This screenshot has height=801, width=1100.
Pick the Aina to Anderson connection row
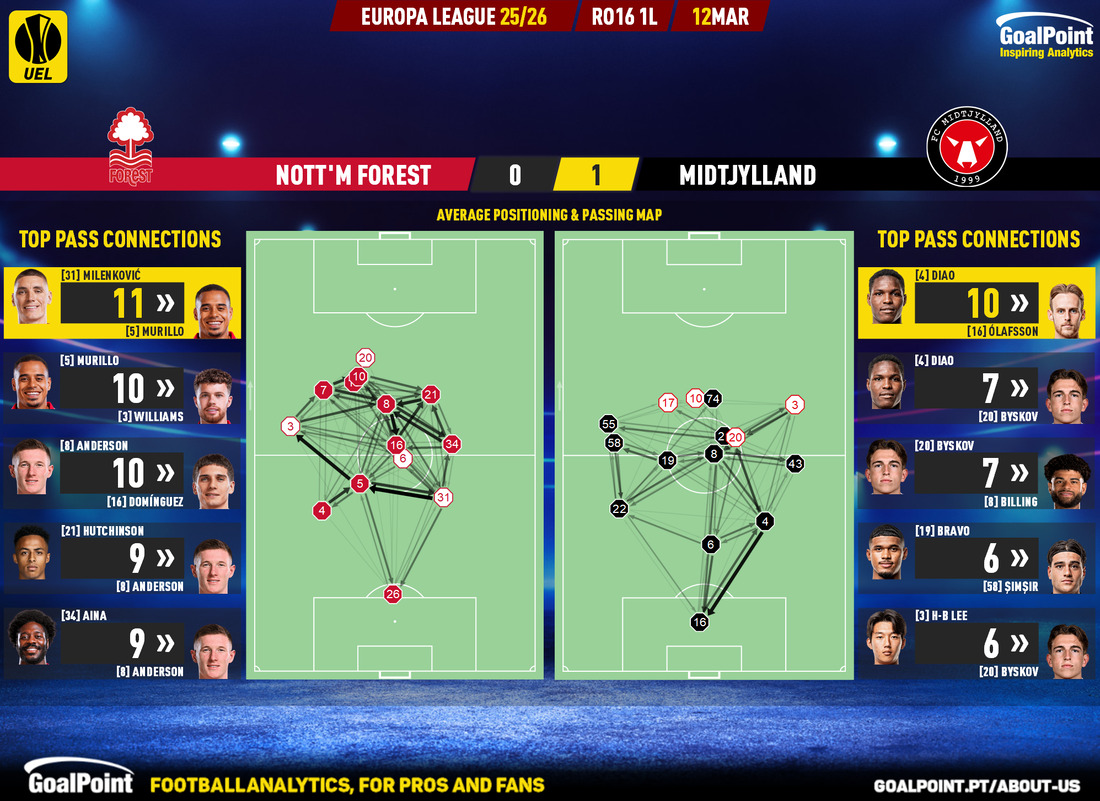pos(121,643)
